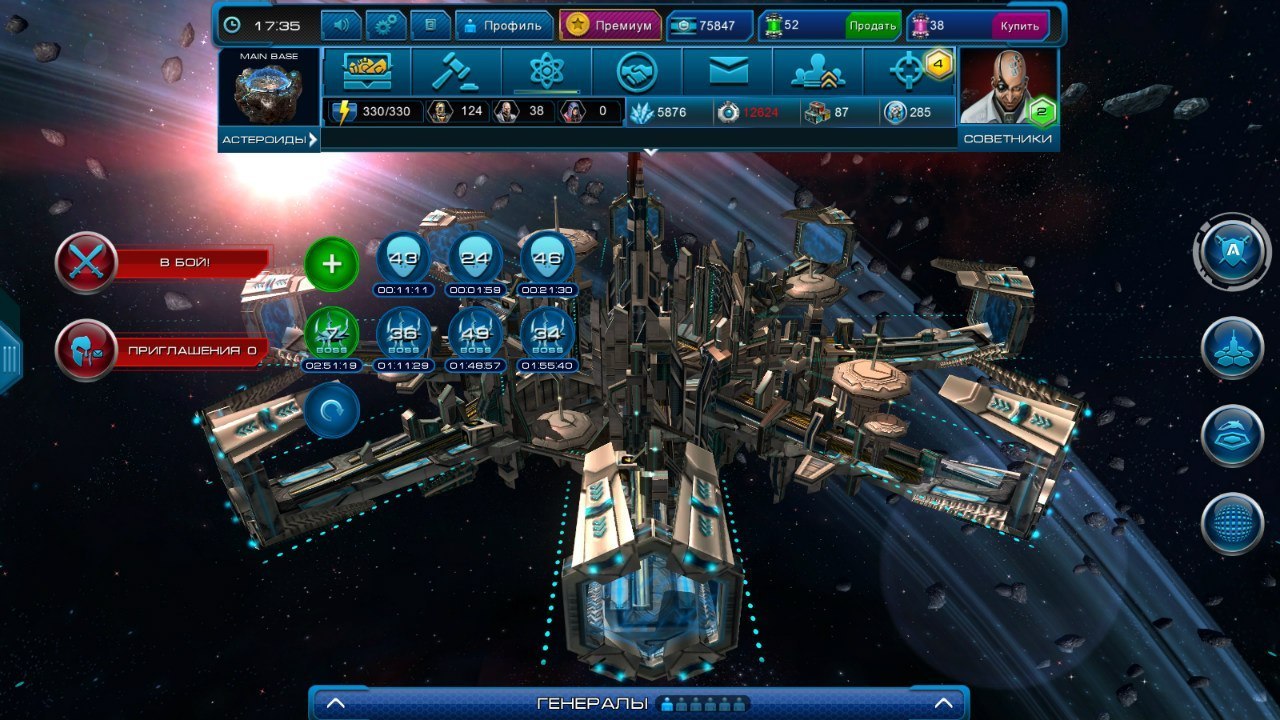Open the Премиум shop
Screen dimensions: 1280x720
point(610,25)
